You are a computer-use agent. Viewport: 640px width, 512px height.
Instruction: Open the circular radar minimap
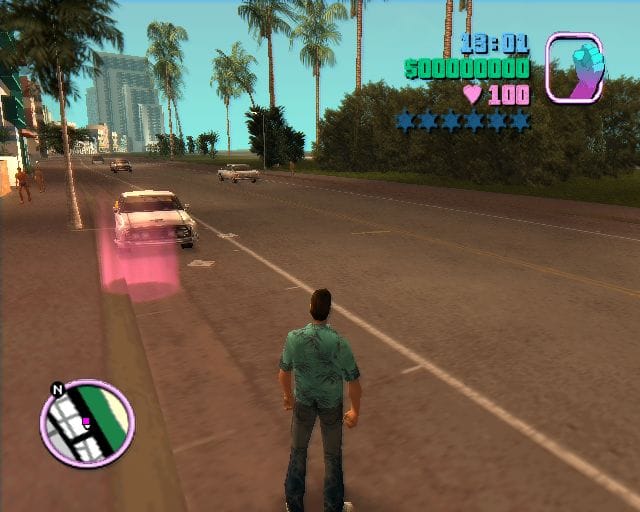pyautogui.click(x=88, y=423)
